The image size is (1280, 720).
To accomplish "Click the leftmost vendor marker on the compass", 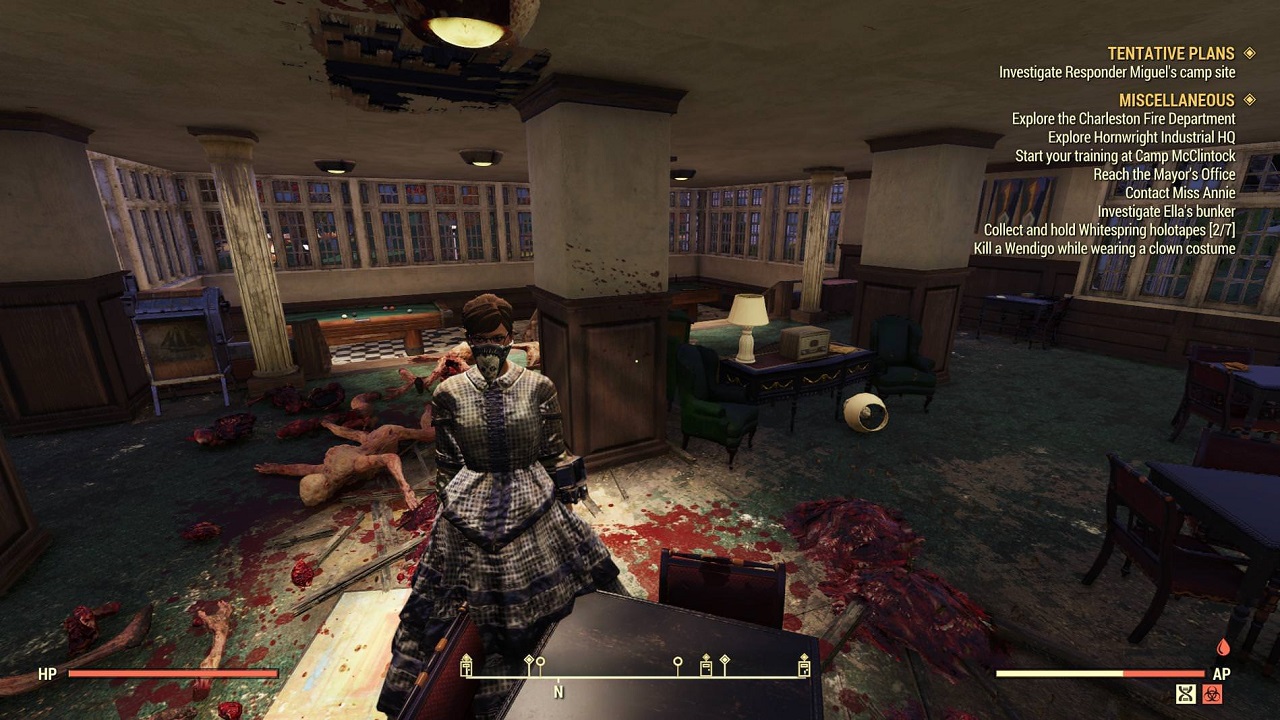I will pyautogui.click(x=466, y=665).
